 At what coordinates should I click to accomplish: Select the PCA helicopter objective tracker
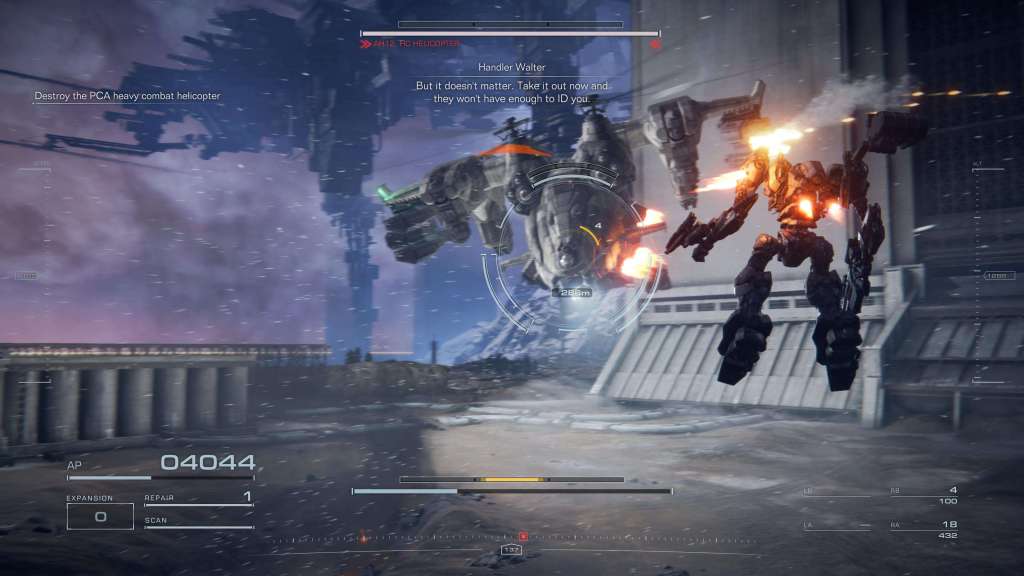127,96
